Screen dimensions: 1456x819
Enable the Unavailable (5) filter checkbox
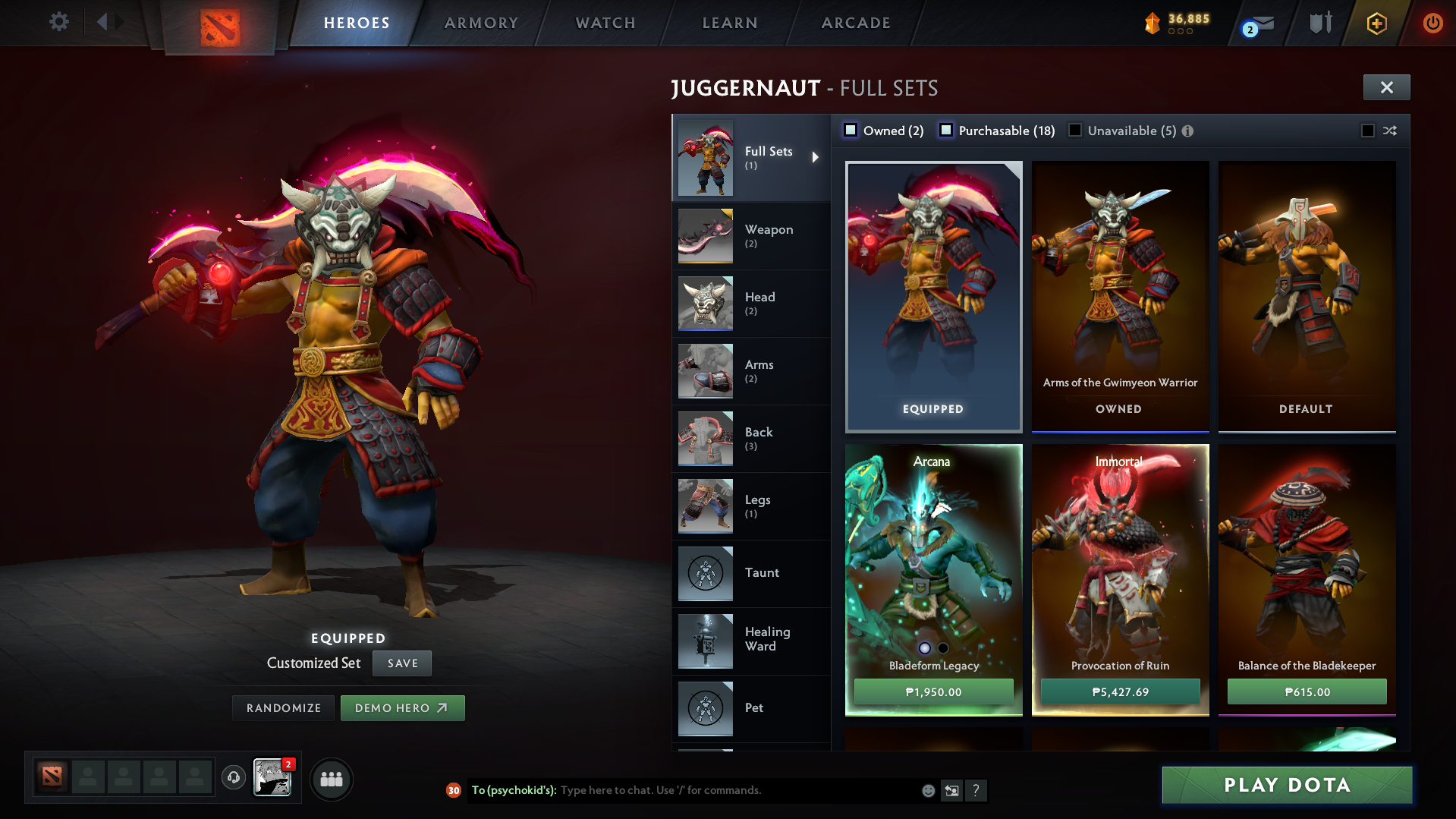[1075, 130]
